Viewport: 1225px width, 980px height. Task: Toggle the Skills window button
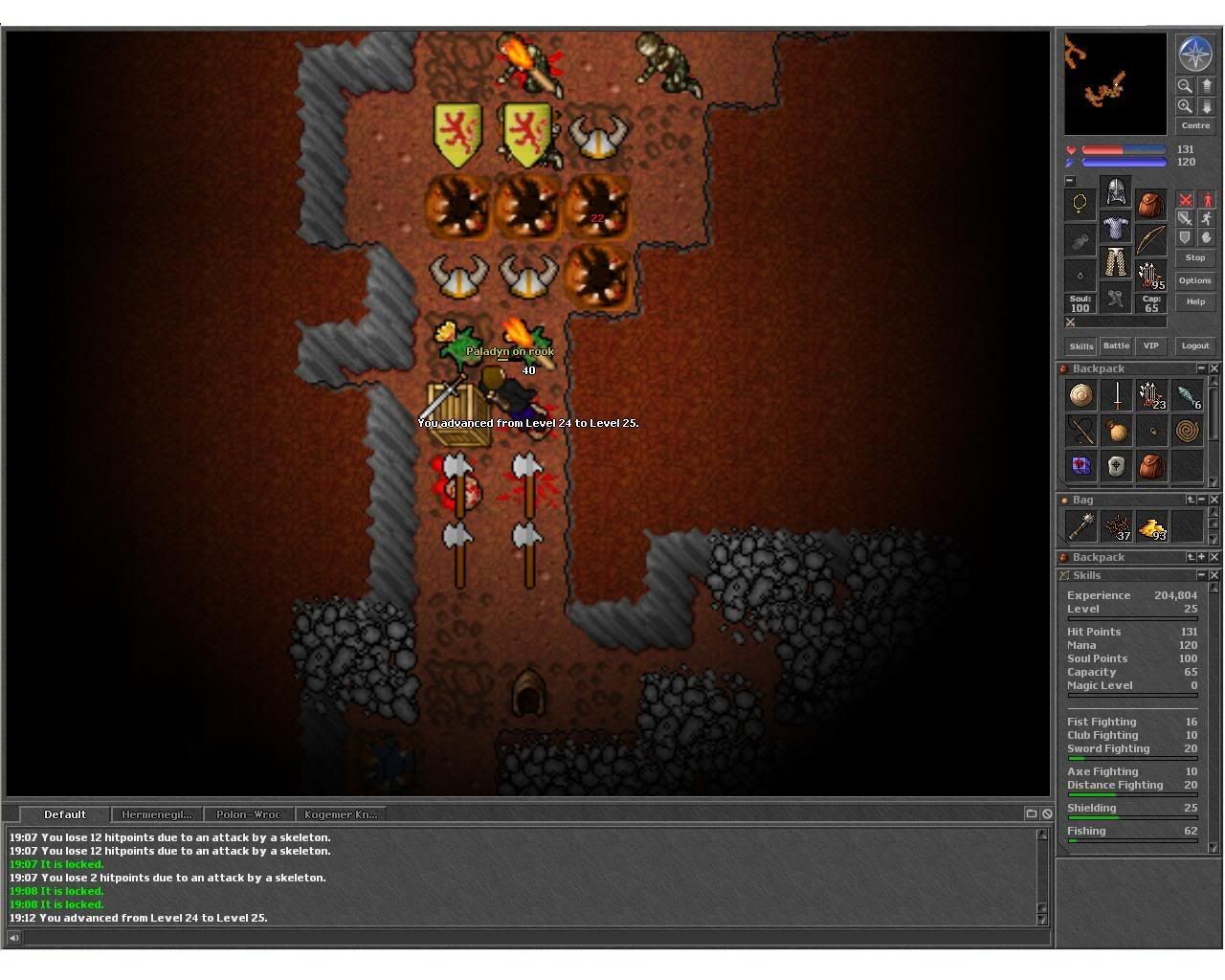click(x=1081, y=345)
